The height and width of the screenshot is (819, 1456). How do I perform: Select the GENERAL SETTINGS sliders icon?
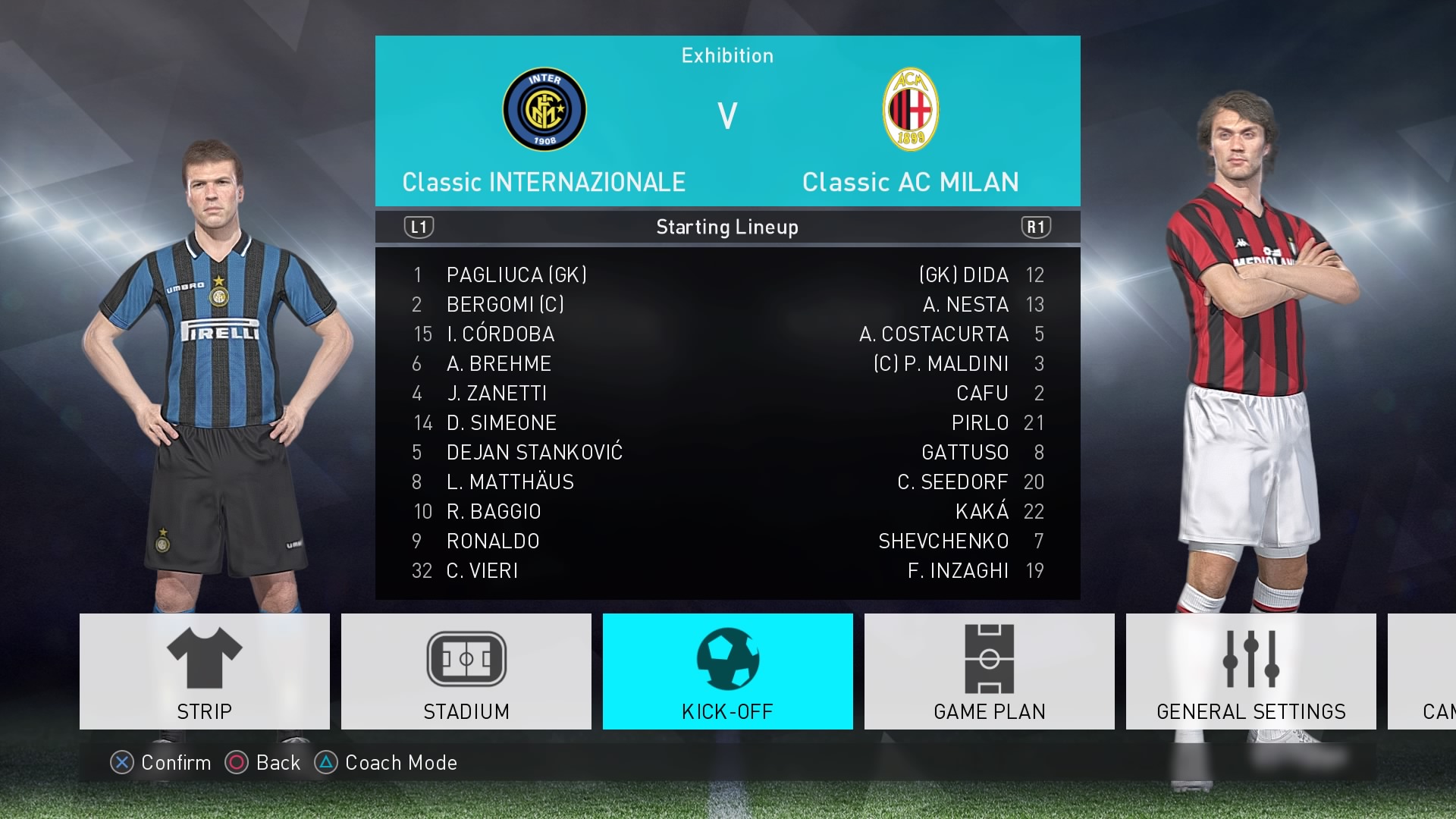(1250, 658)
